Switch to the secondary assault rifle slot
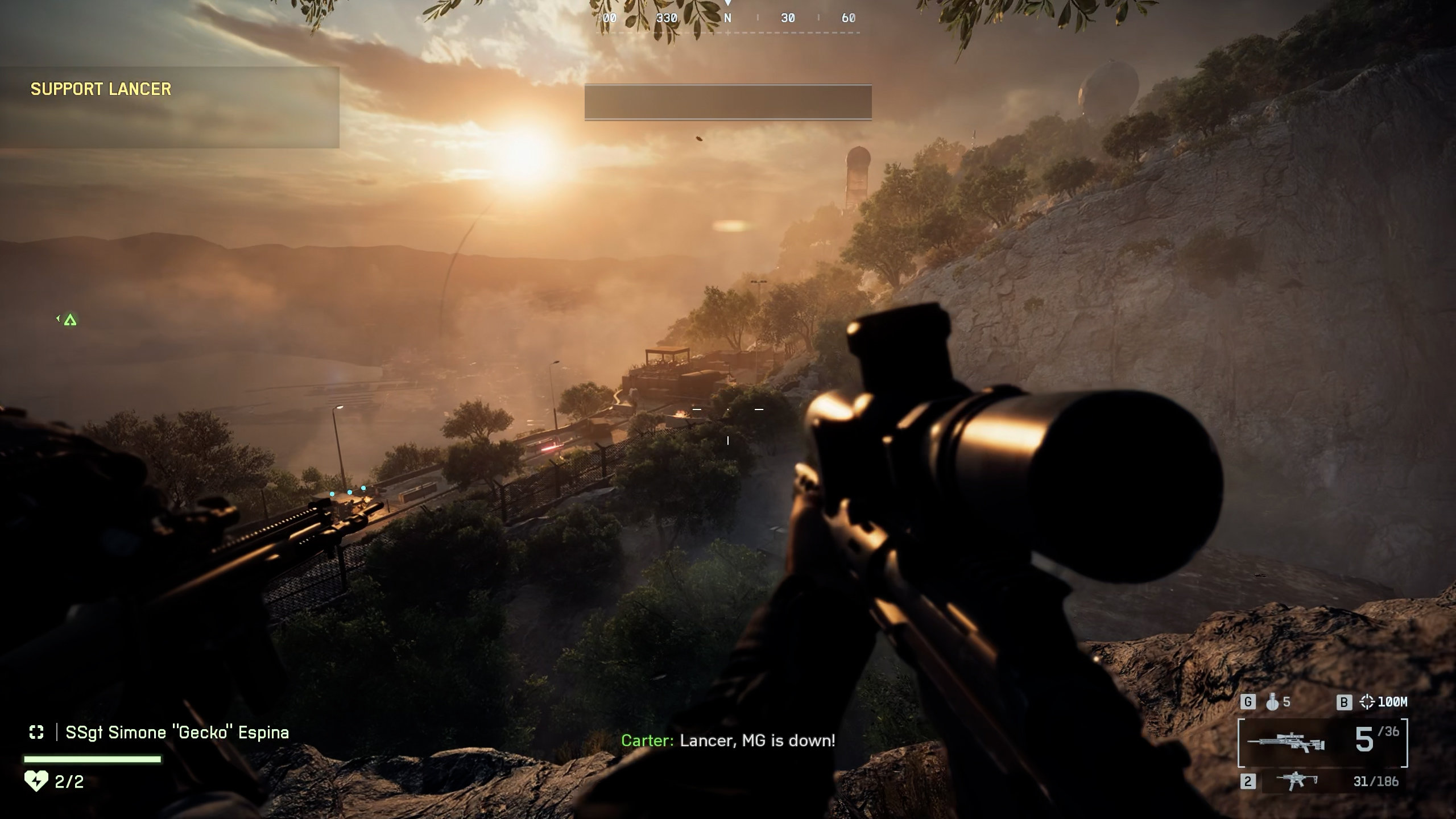 [x=1325, y=781]
